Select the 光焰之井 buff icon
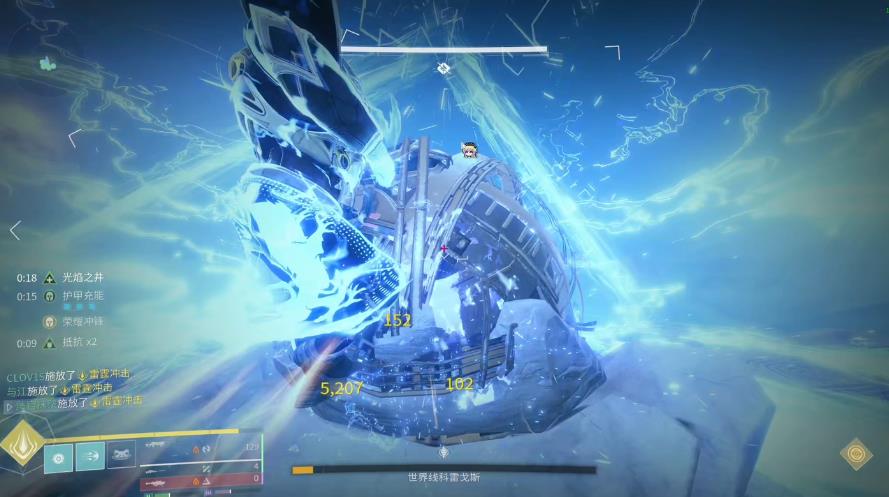Viewport: 889px width, 497px height. click(x=47, y=278)
